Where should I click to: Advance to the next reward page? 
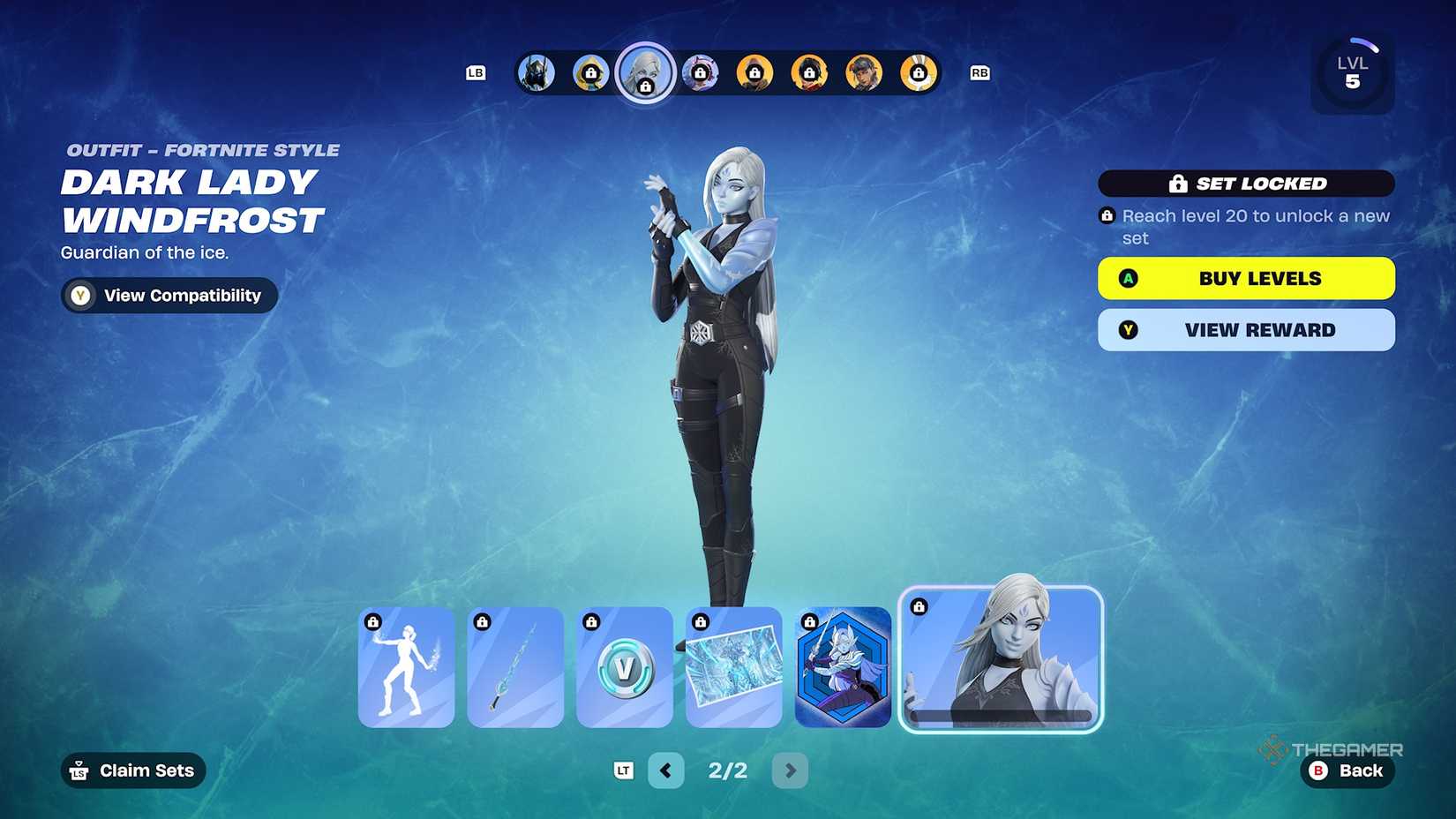click(790, 770)
